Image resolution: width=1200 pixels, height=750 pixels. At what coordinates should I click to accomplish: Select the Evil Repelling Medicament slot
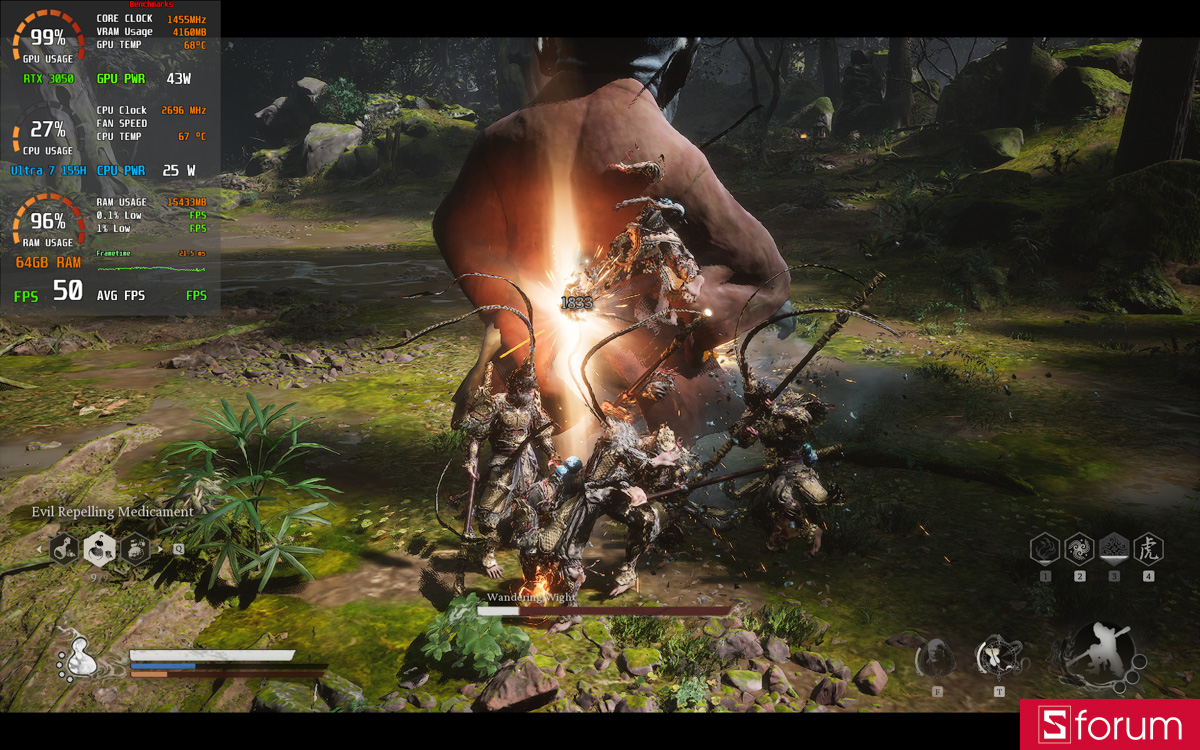pos(99,547)
